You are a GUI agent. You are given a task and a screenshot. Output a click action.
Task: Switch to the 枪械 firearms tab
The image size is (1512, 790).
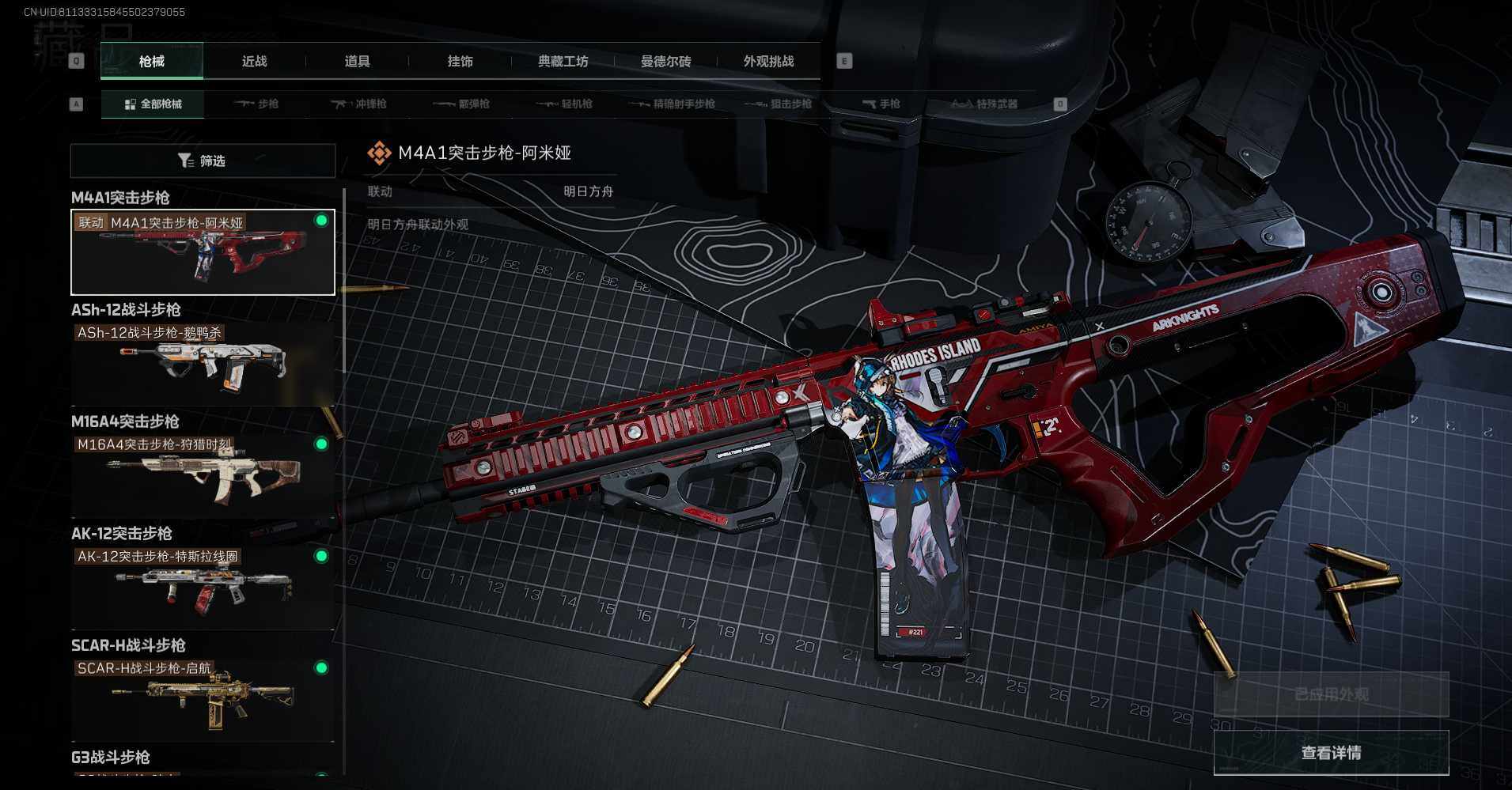point(151,61)
